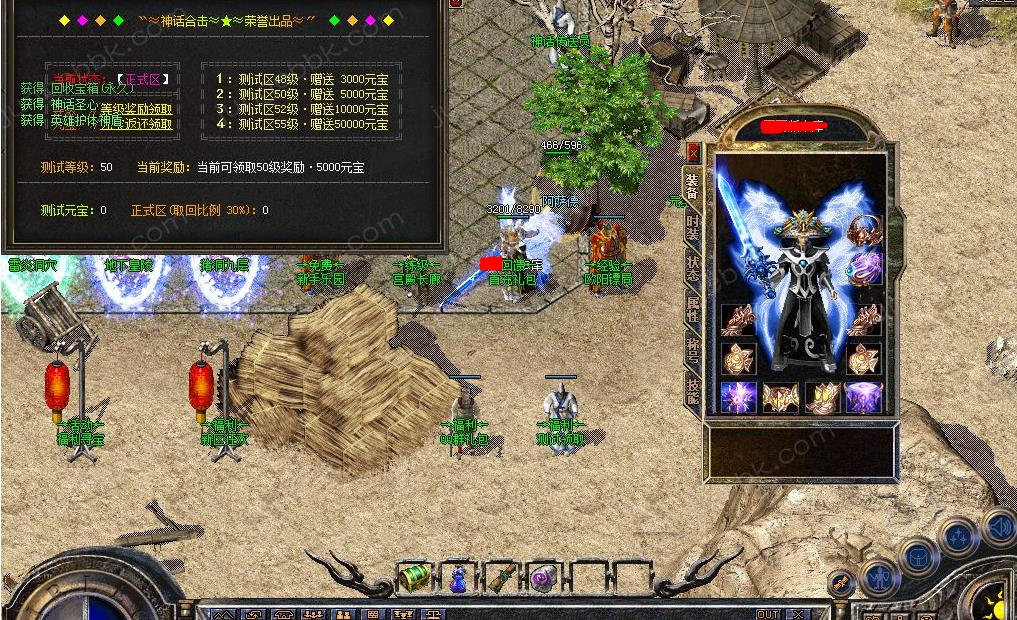Viewport: 1017px width, 620px height.
Task: Click the X button beside OUT
Action: [x=797, y=614]
